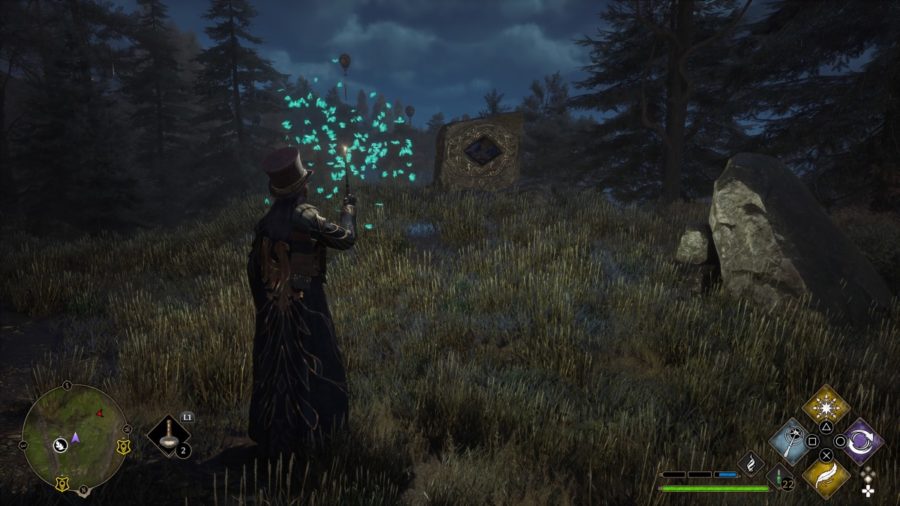Cast the yellow starburst spell

point(826,406)
